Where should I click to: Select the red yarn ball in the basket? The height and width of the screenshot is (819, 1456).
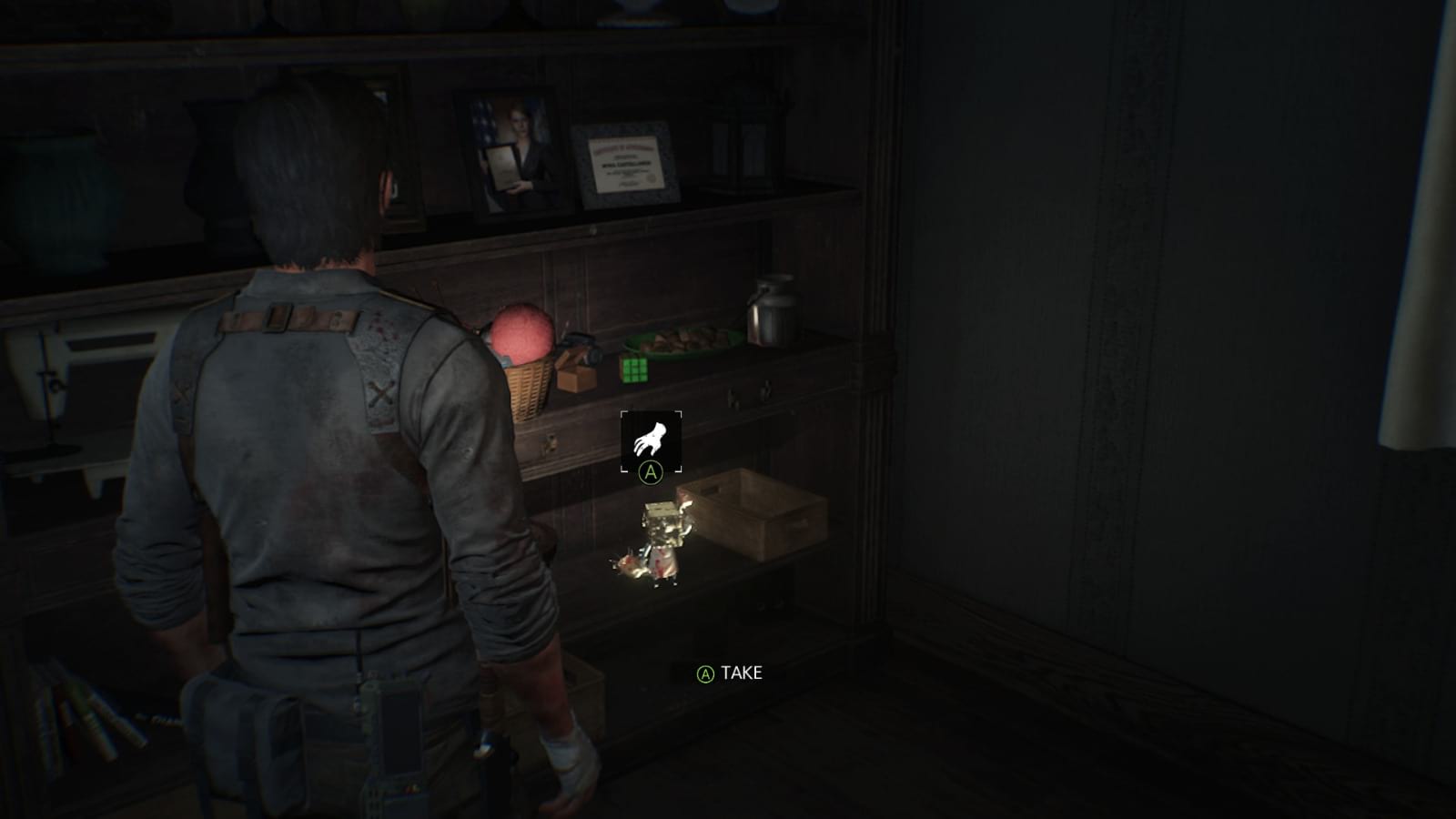tap(524, 332)
